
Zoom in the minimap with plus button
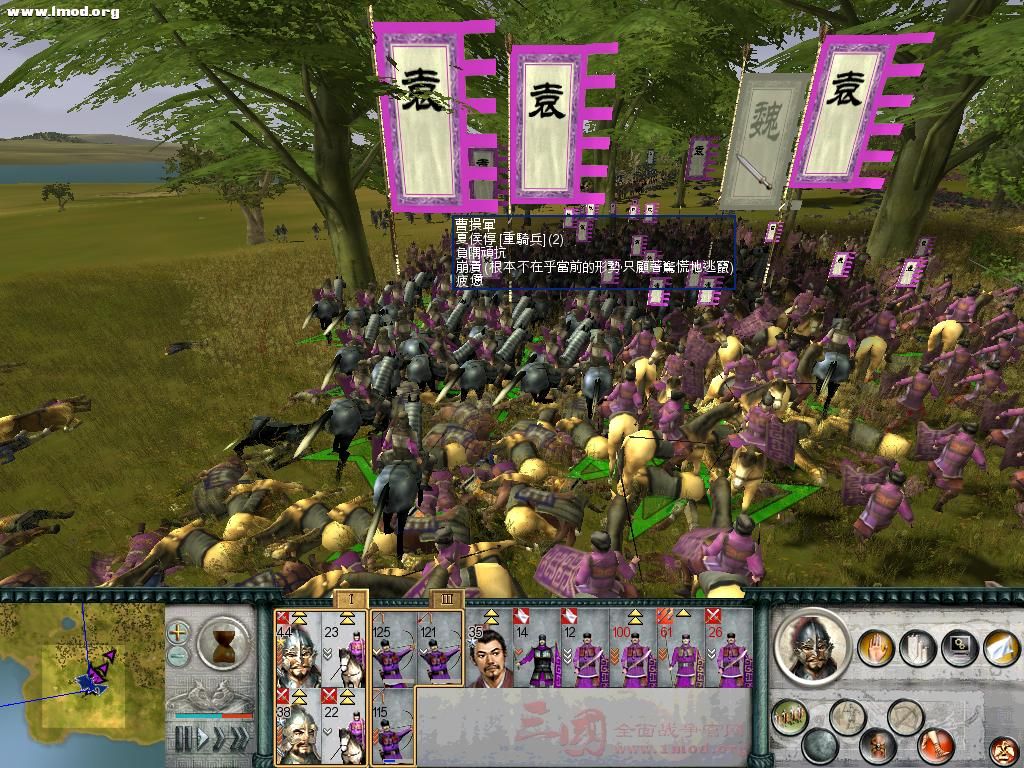tap(178, 632)
